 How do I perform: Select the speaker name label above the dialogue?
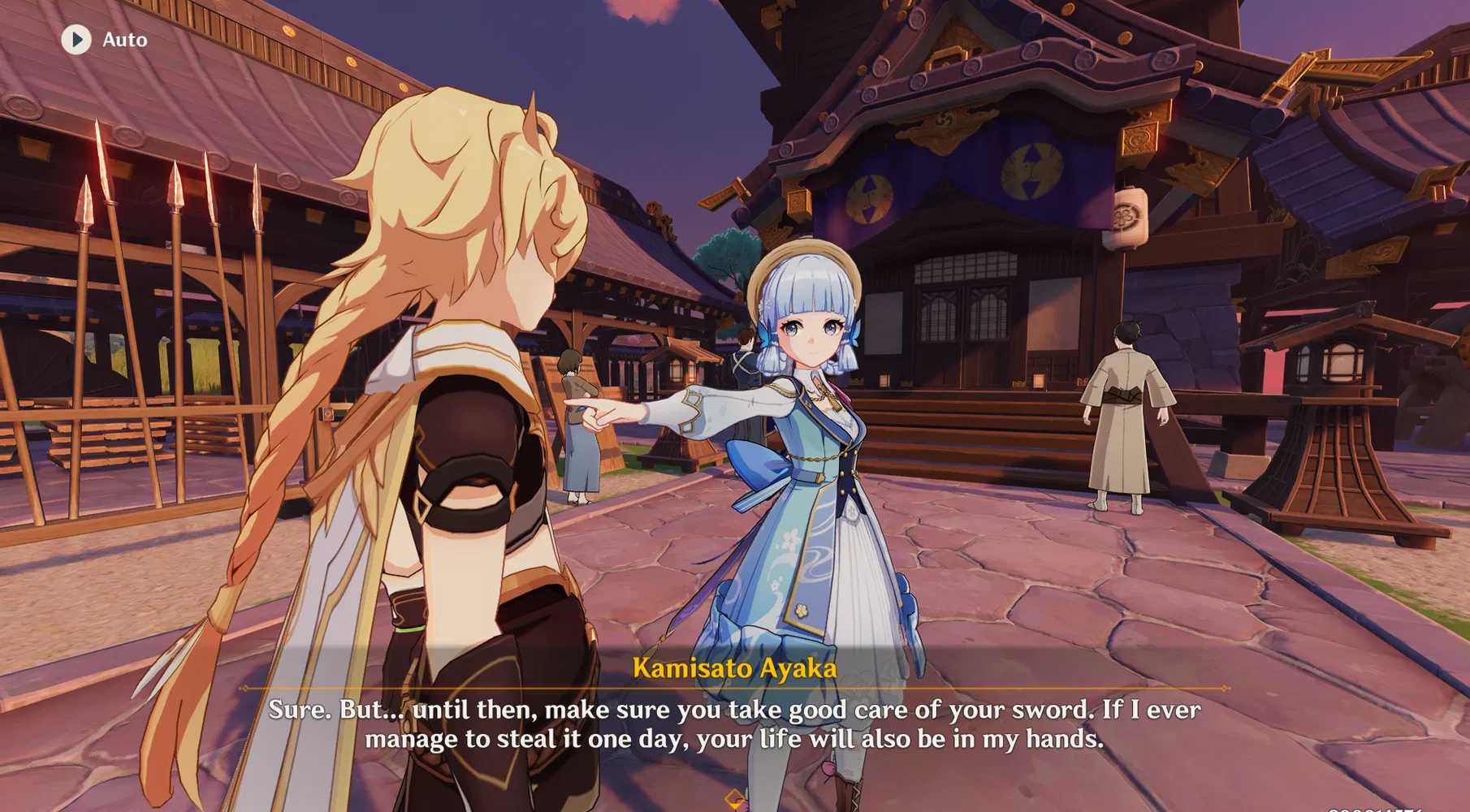pyautogui.click(x=735, y=669)
